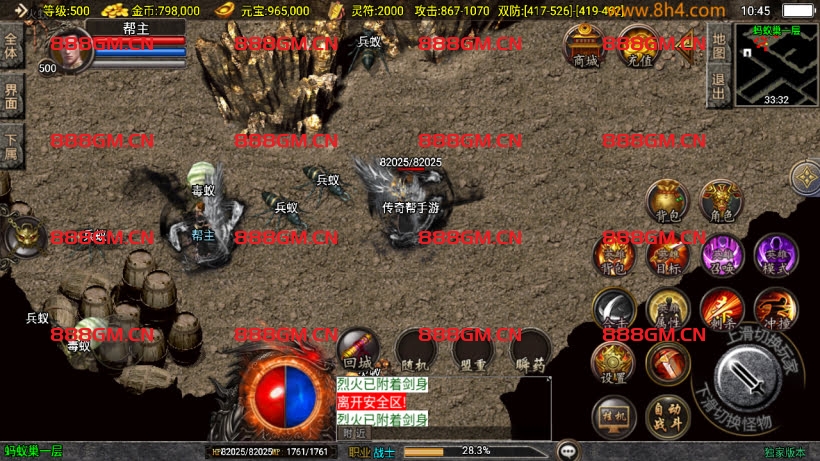This screenshot has width=820, height=461.
Task: Open the 设置 settings icon
Action: tap(613, 363)
